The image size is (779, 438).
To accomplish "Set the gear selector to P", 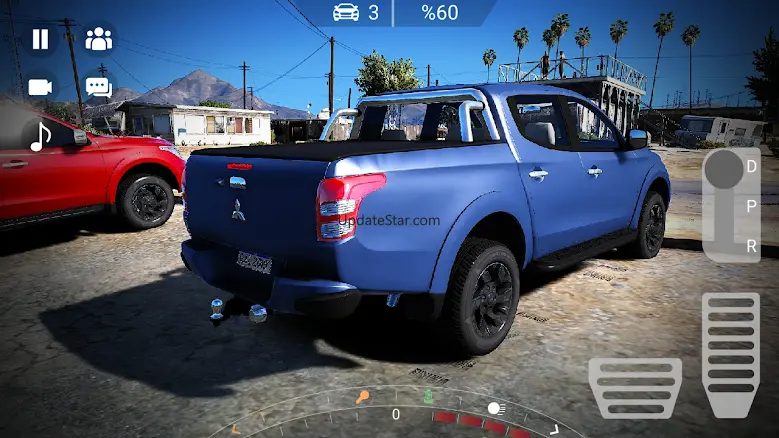I will coord(751,206).
